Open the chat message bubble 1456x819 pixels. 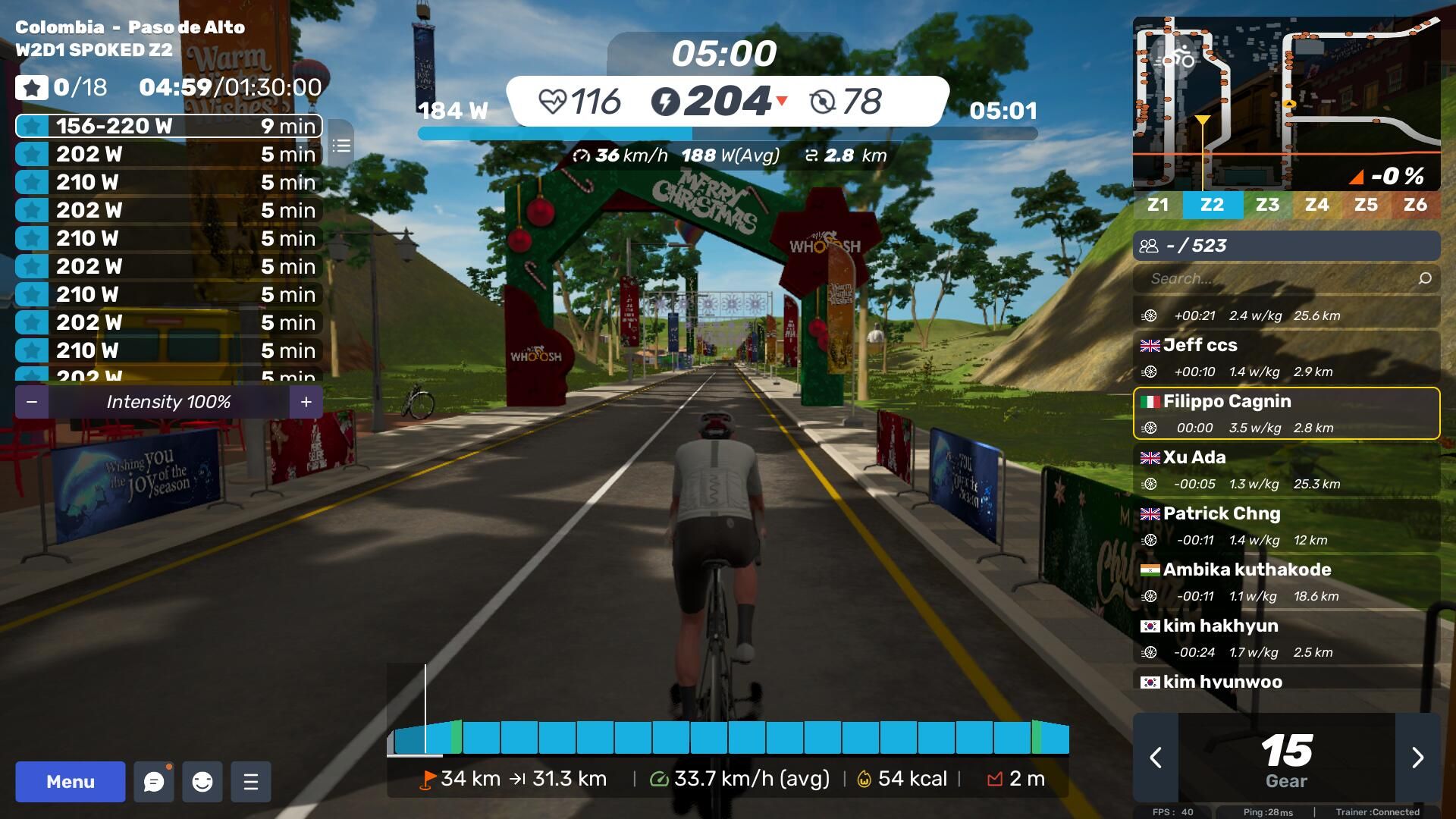pyautogui.click(x=154, y=782)
